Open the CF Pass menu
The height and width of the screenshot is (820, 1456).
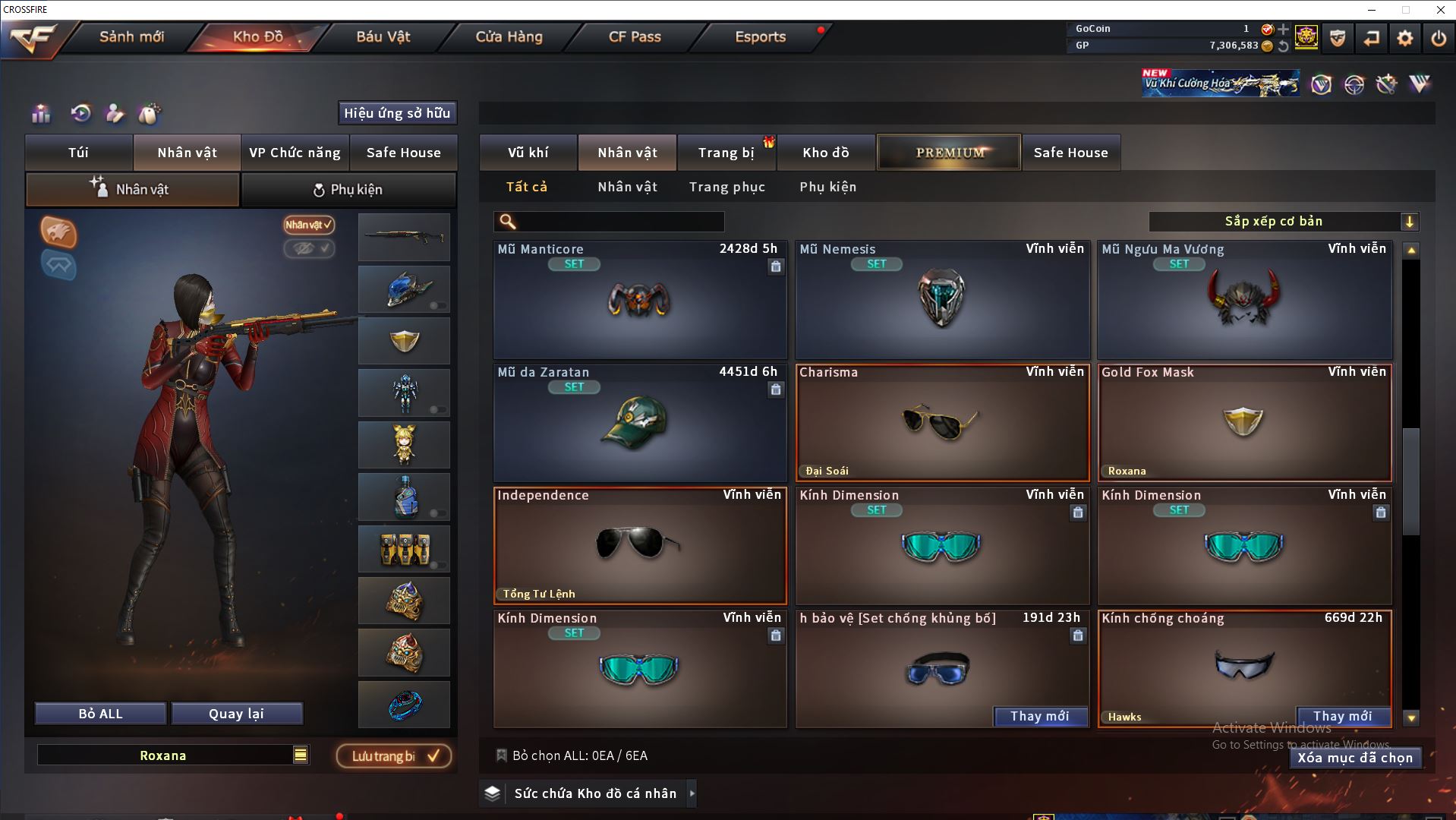coord(635,36)
